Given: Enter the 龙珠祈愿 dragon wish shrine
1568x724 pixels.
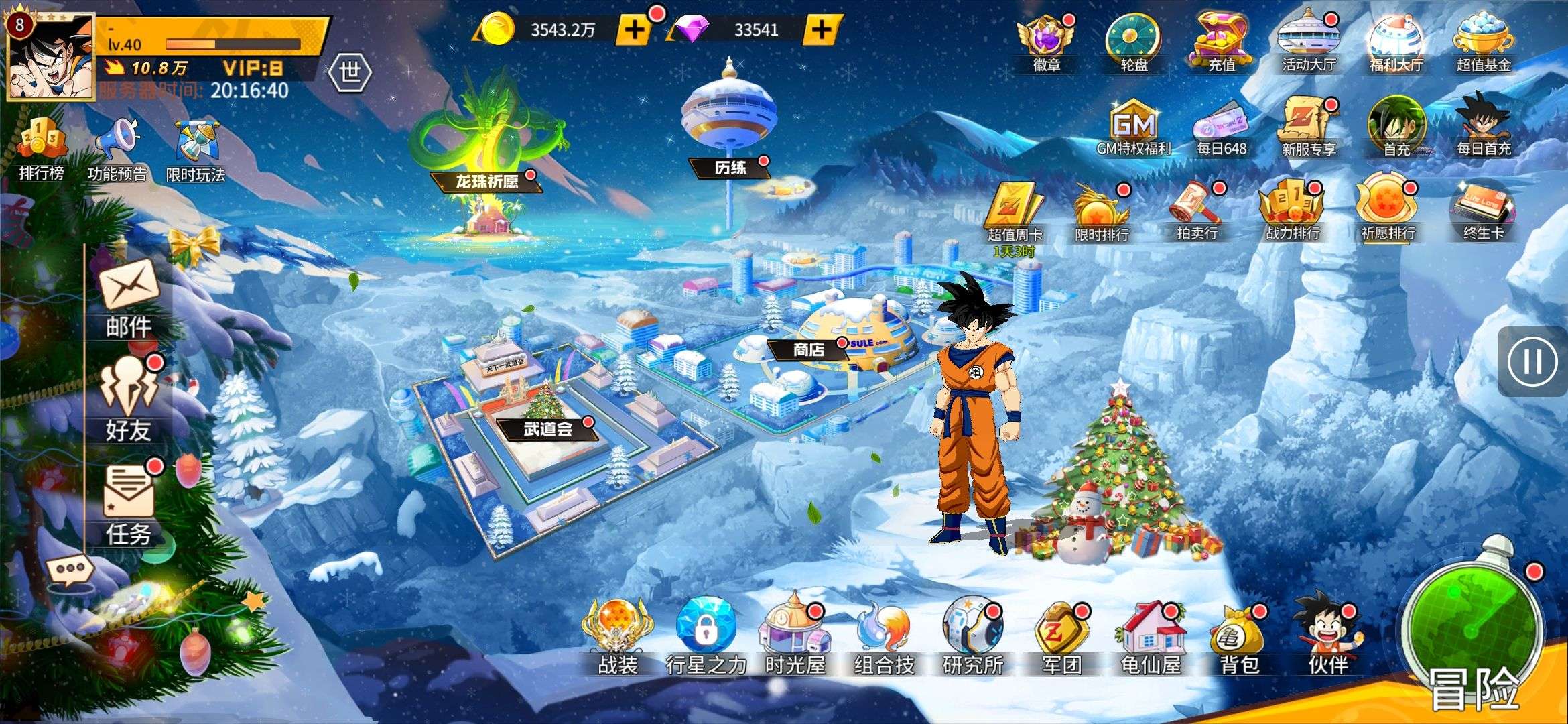Looking at the screenshot, I should coord(486,181).
